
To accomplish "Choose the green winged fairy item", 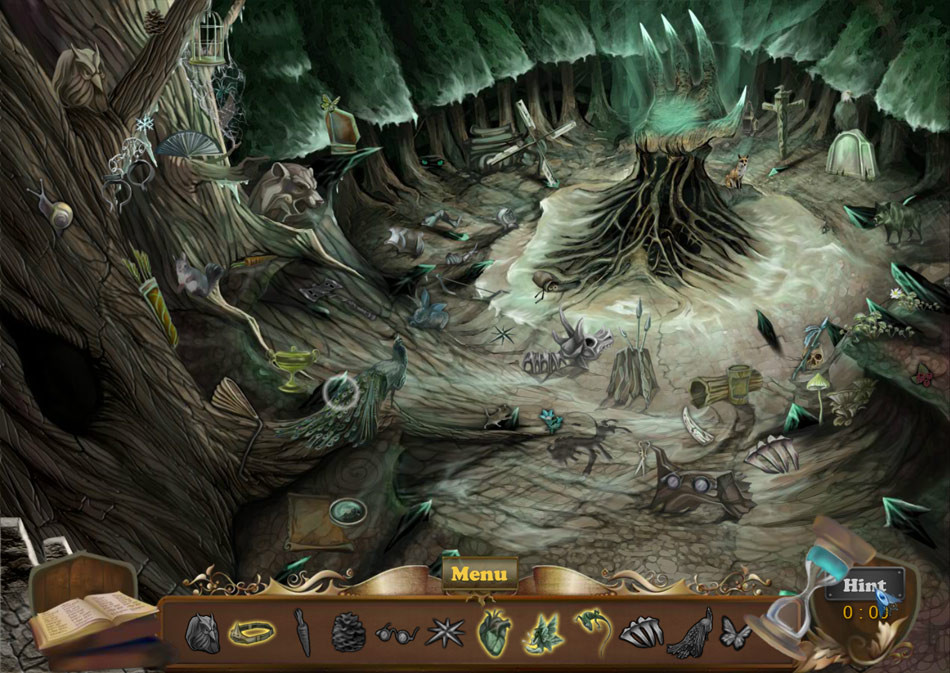I will 542,632.
